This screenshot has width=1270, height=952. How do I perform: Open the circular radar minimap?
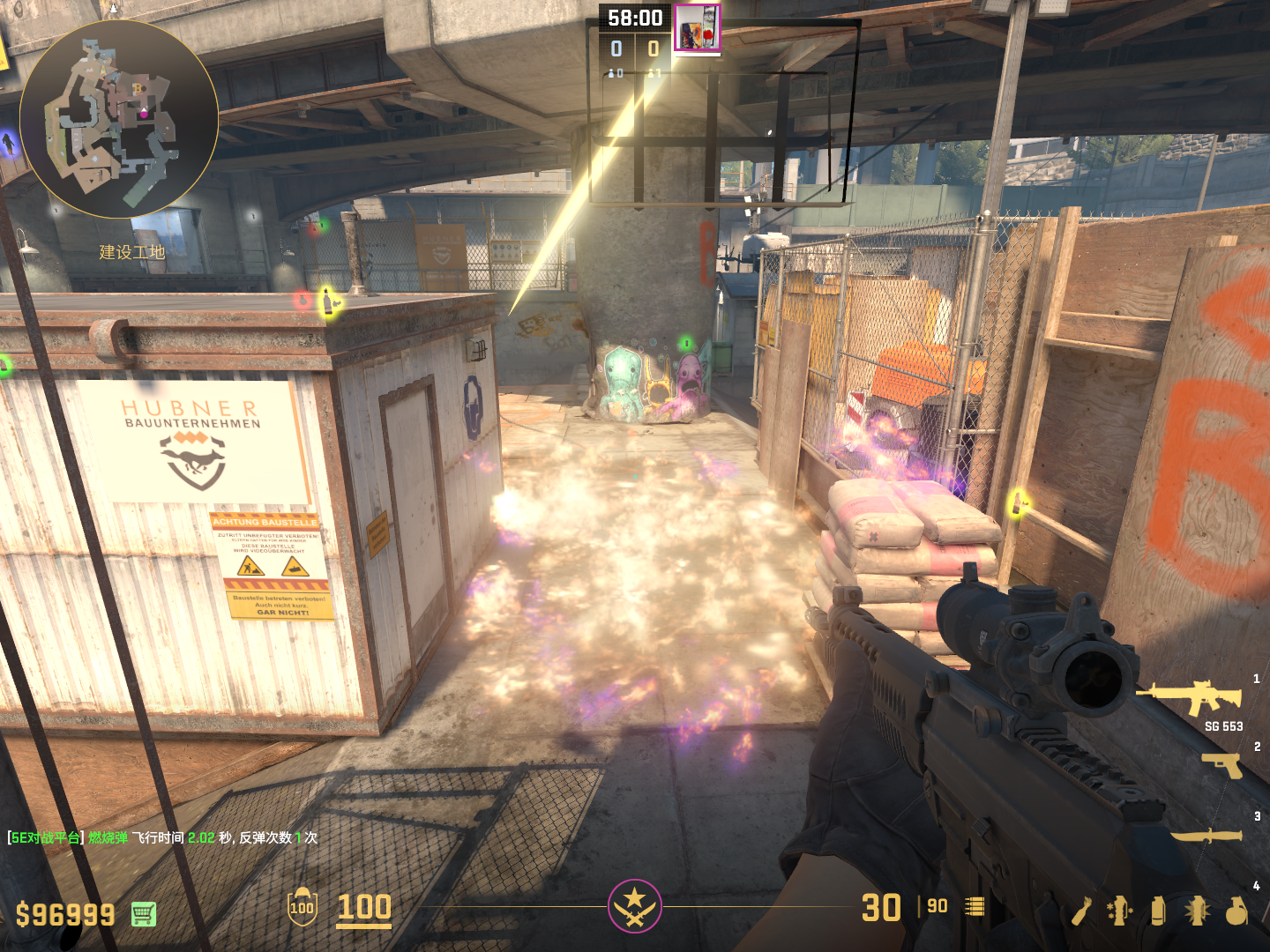119,119
